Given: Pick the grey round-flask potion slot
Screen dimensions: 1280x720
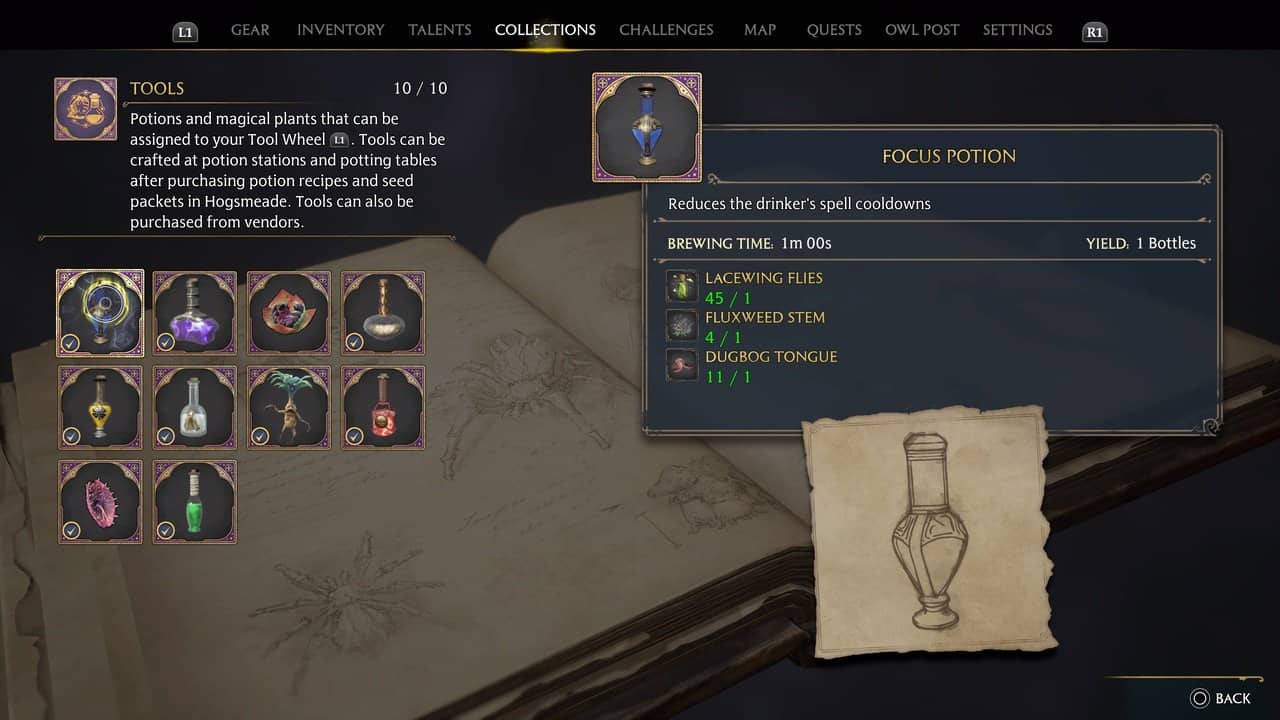Looking at the screenshot, I should pyautogui.click(x=383, y=313).
